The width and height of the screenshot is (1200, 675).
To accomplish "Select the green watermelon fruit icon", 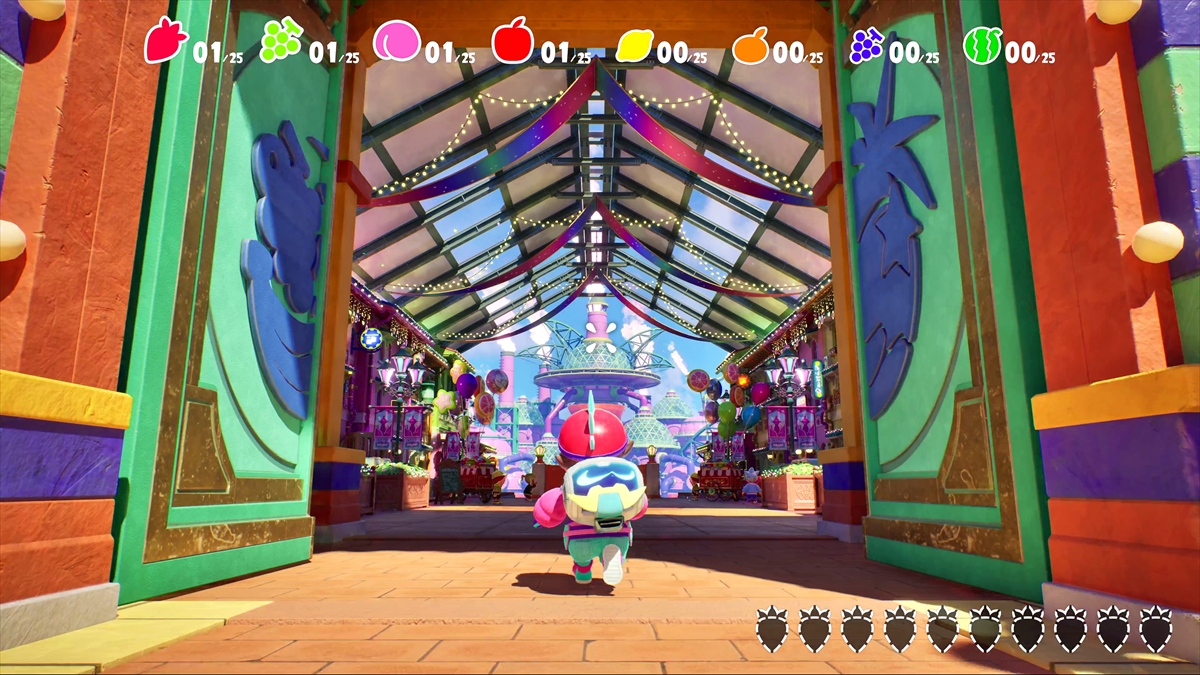I will (x=982, y=45).
